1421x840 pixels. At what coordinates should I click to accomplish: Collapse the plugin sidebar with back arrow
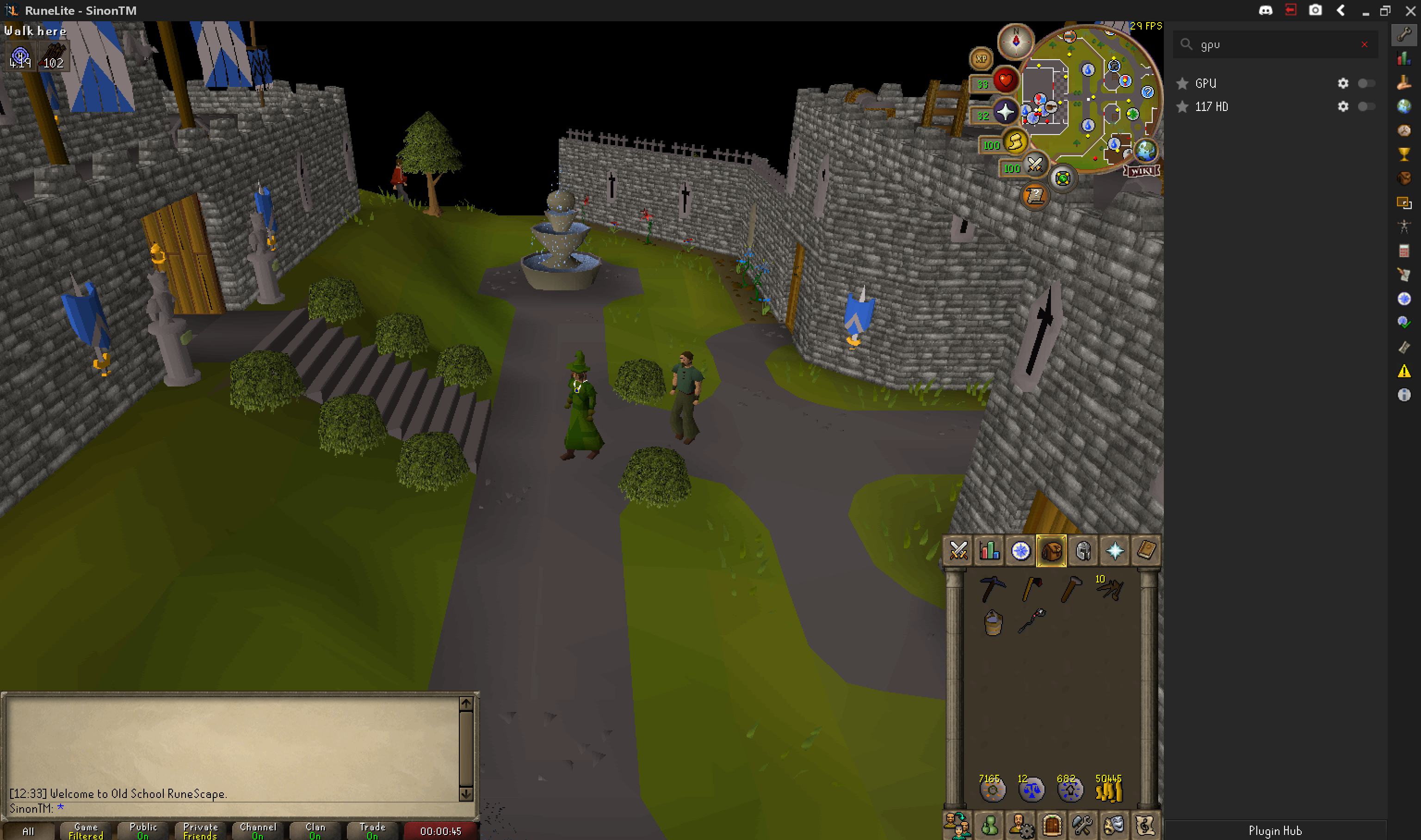[1341, 10]
